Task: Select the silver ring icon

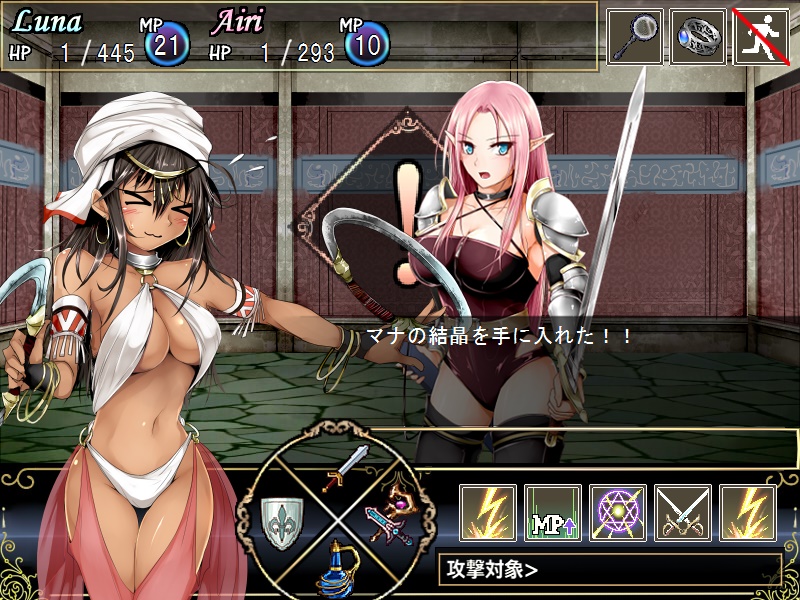Action: (x=698, y=37)
